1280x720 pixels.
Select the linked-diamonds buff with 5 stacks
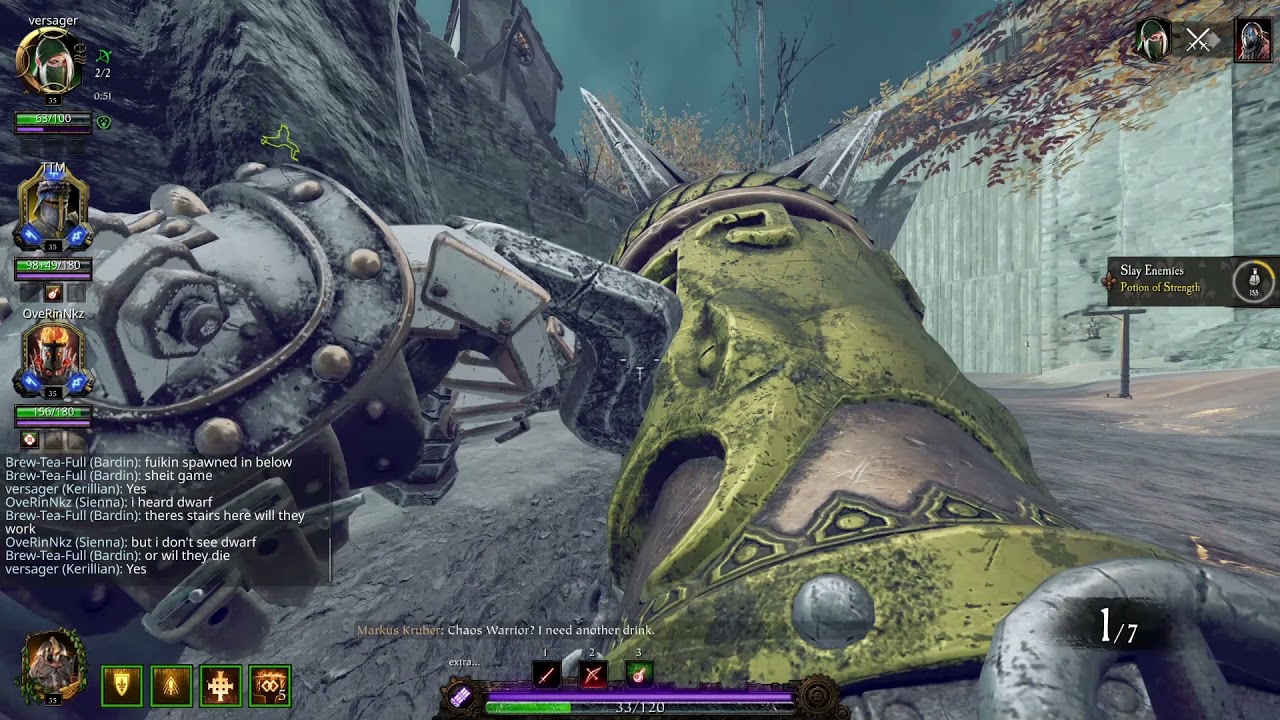coord(270,686)
